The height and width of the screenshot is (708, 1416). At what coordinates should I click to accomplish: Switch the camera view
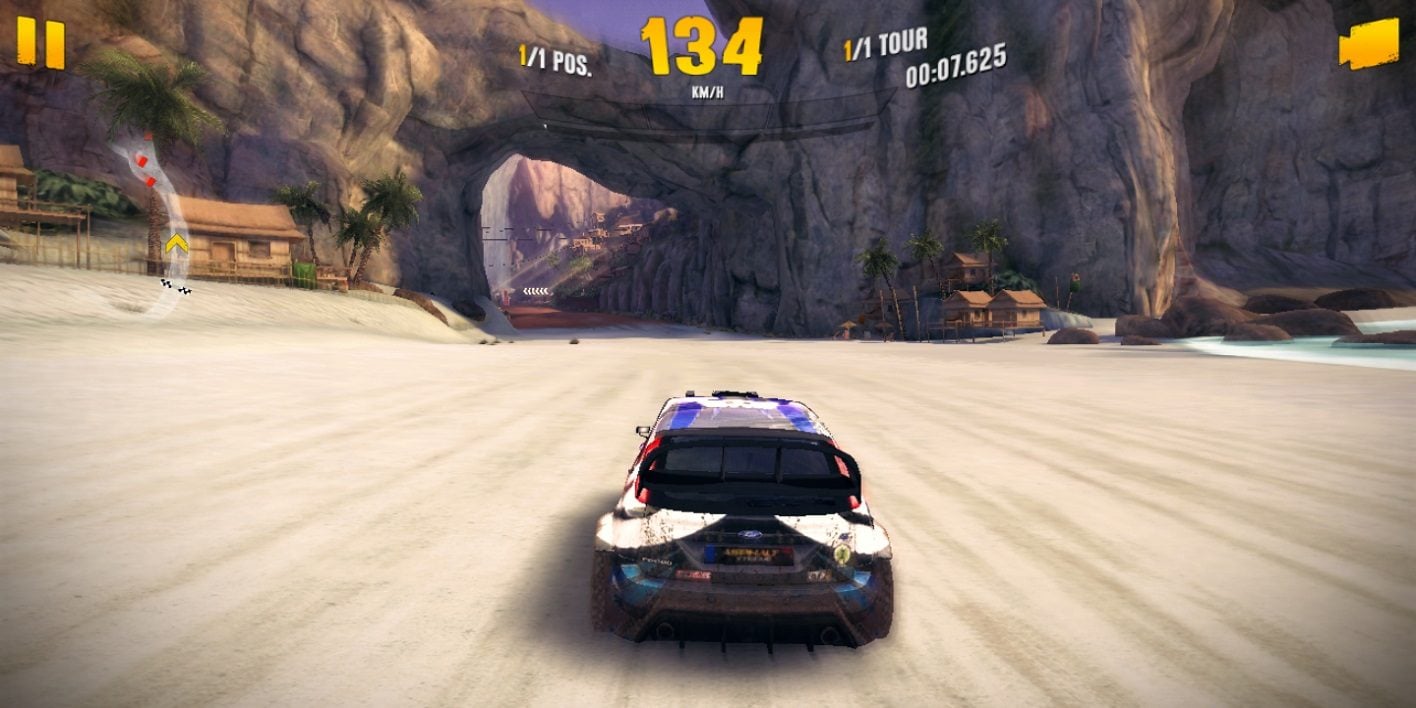pos(1368,45)
